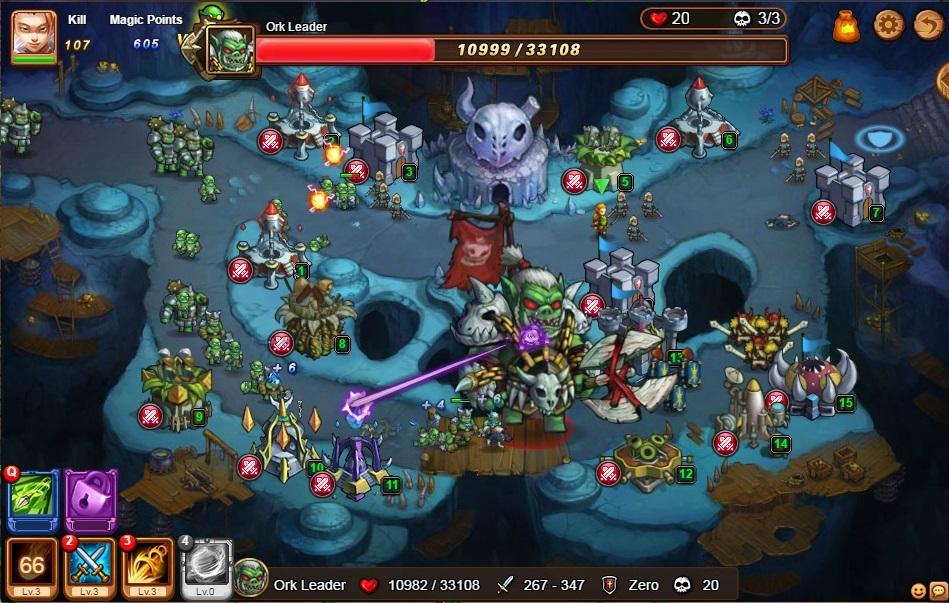Viewport: 949px width, 603px height.
Task: Select the locked purple skill card
Action: click(91, 500)
